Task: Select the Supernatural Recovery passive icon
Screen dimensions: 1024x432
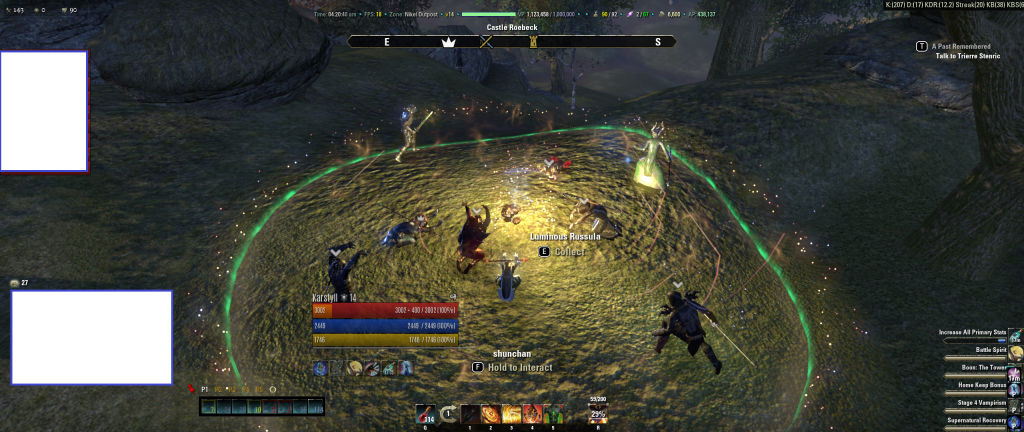Action: pos(1015,422)
